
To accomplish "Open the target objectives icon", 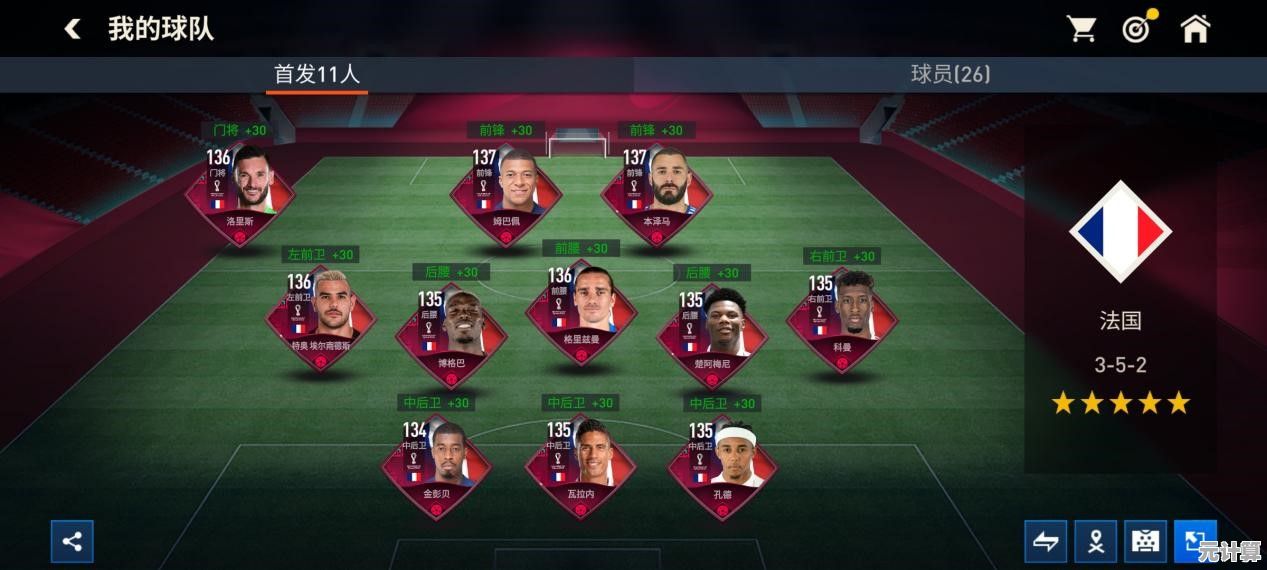I will 1137,29.
